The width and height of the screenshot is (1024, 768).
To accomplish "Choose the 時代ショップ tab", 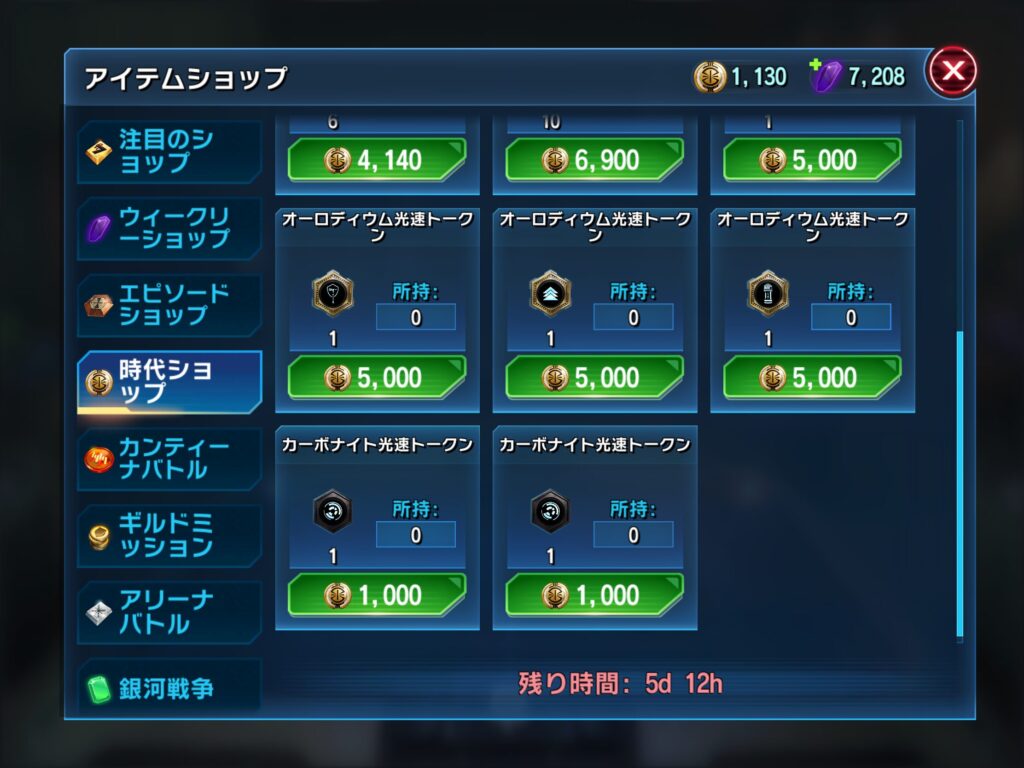I will pyautogui.click(x=170, y=381).
